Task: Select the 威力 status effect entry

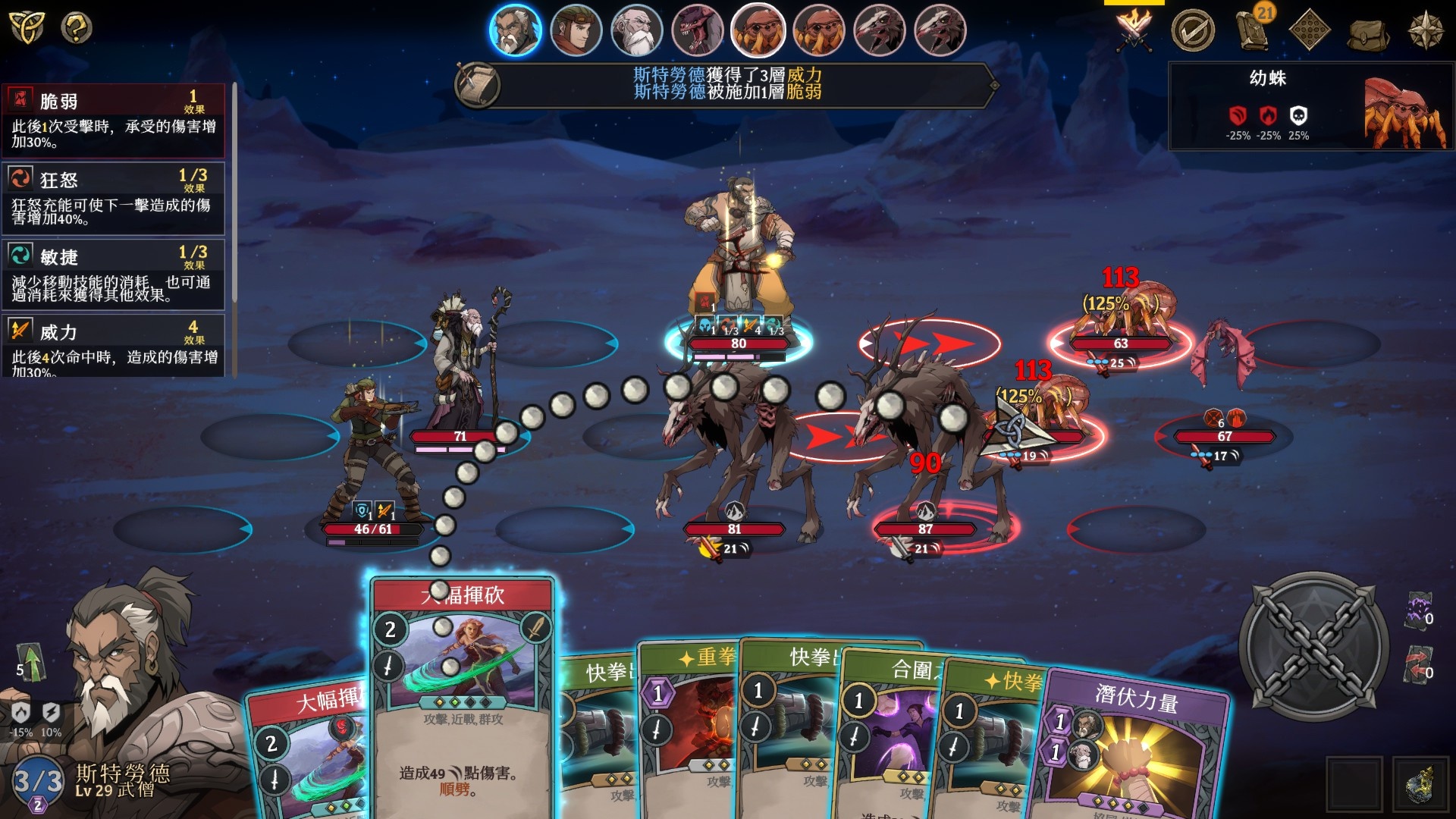Action: pyautogui.click(x=114, y=347)
